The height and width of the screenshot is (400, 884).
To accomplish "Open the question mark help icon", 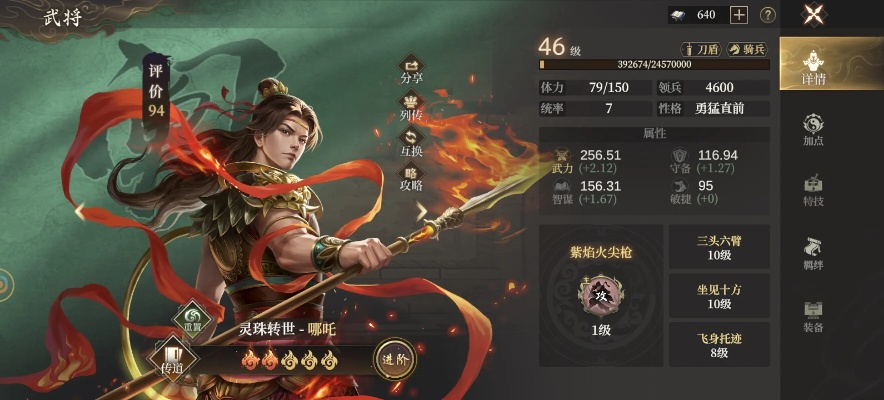I will point(768,15).
